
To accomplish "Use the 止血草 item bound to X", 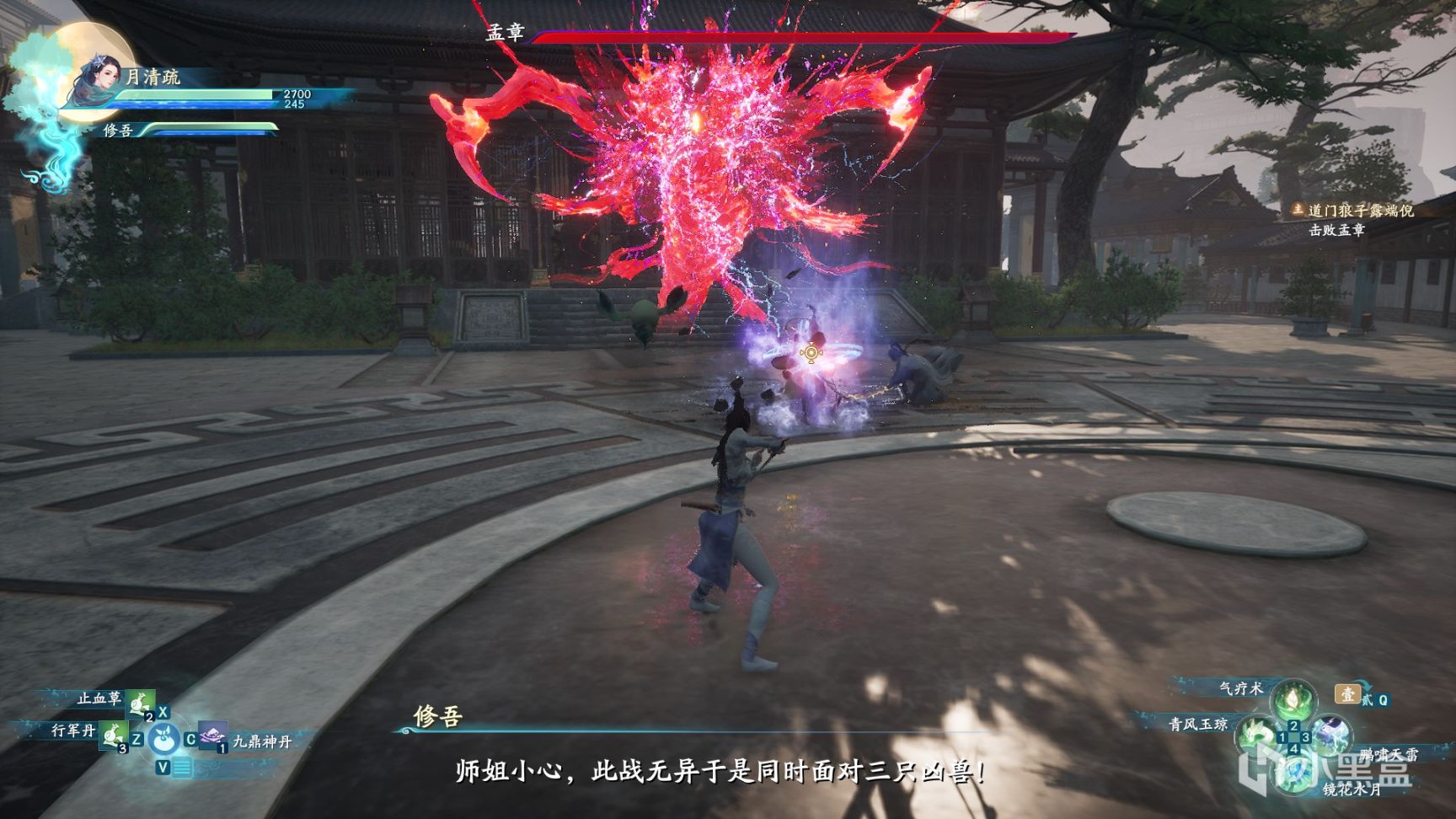I will [140, 705].
